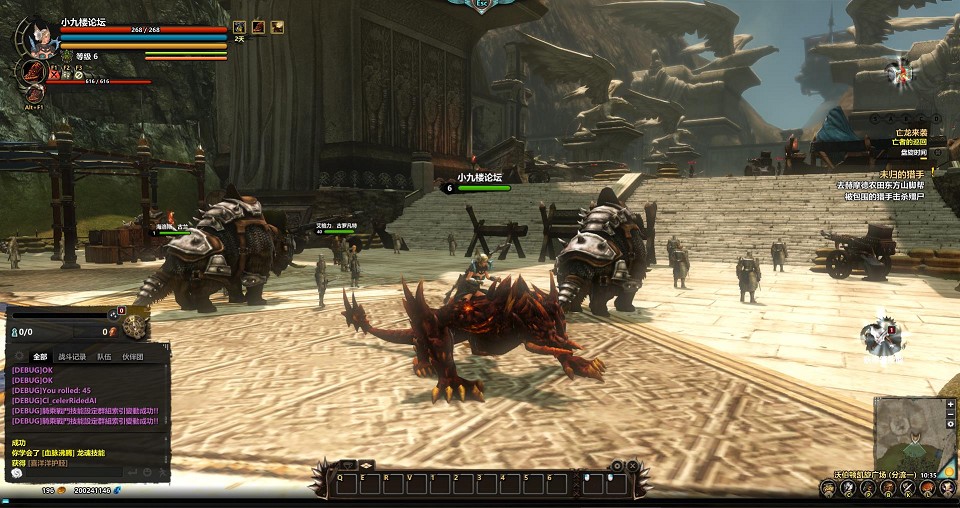Open hotbar settings gear button
Image resolution: width=960 pixels, height=508 pixels.
coord(617,465)
